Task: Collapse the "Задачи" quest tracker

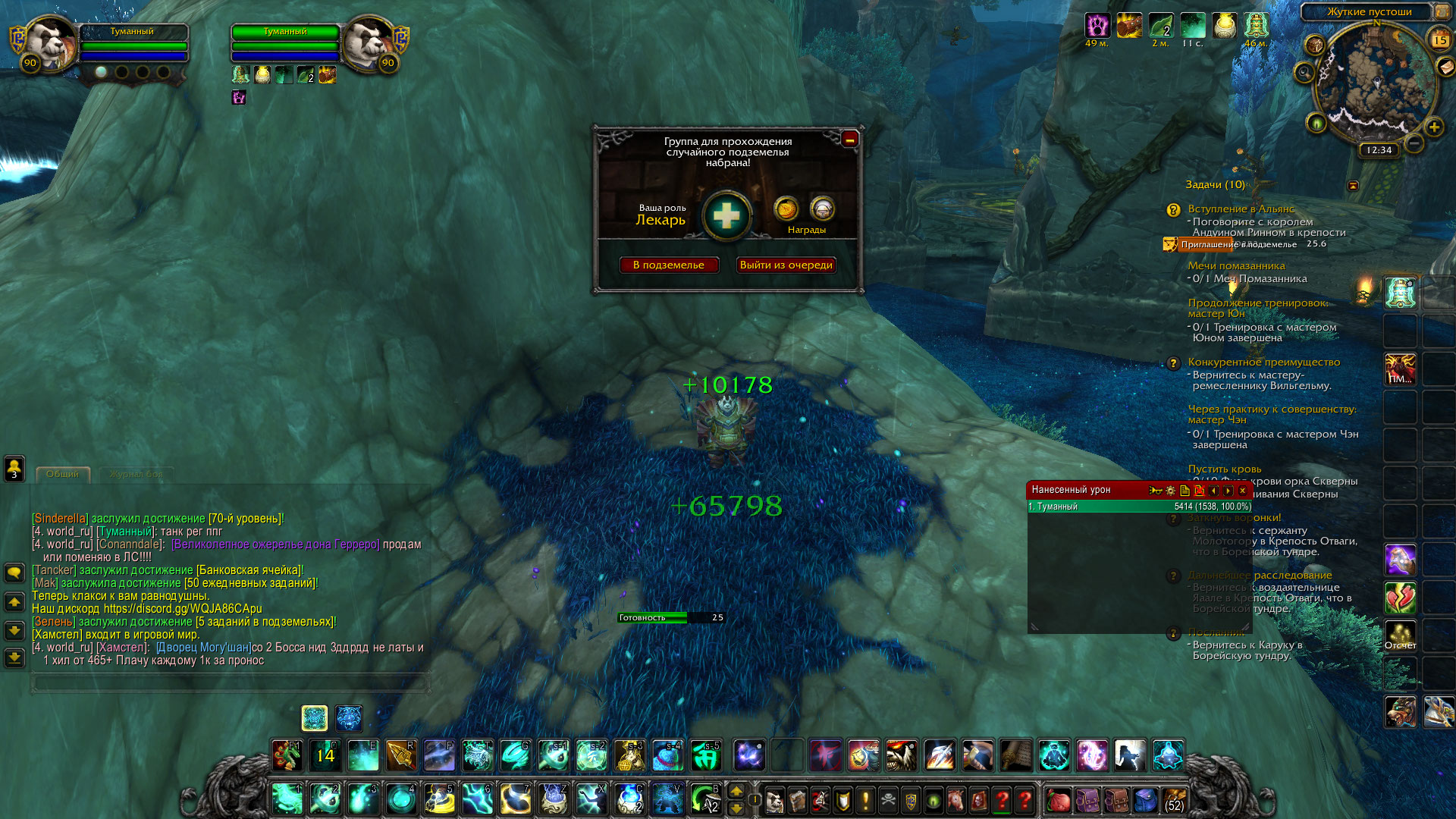Action: pos(1353,185)
